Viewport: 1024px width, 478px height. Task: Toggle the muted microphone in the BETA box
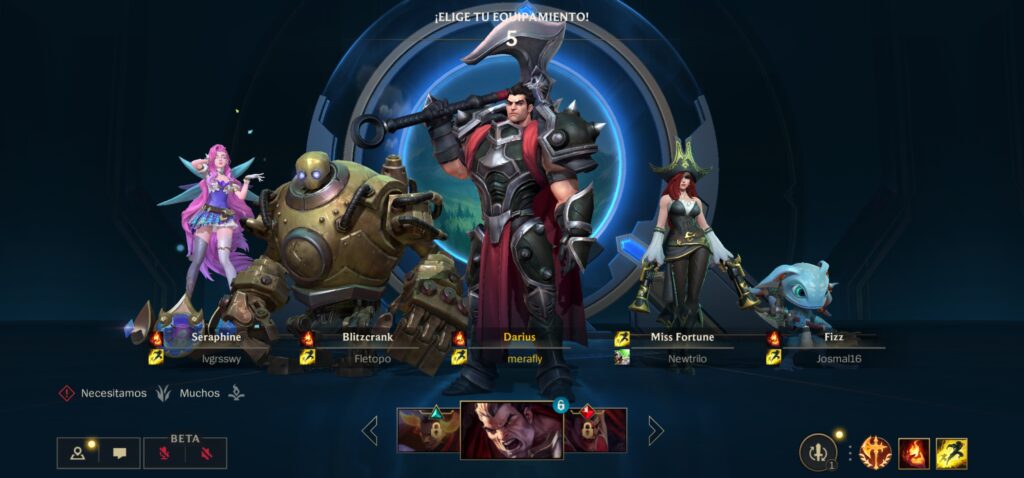[x=165, y=454]
